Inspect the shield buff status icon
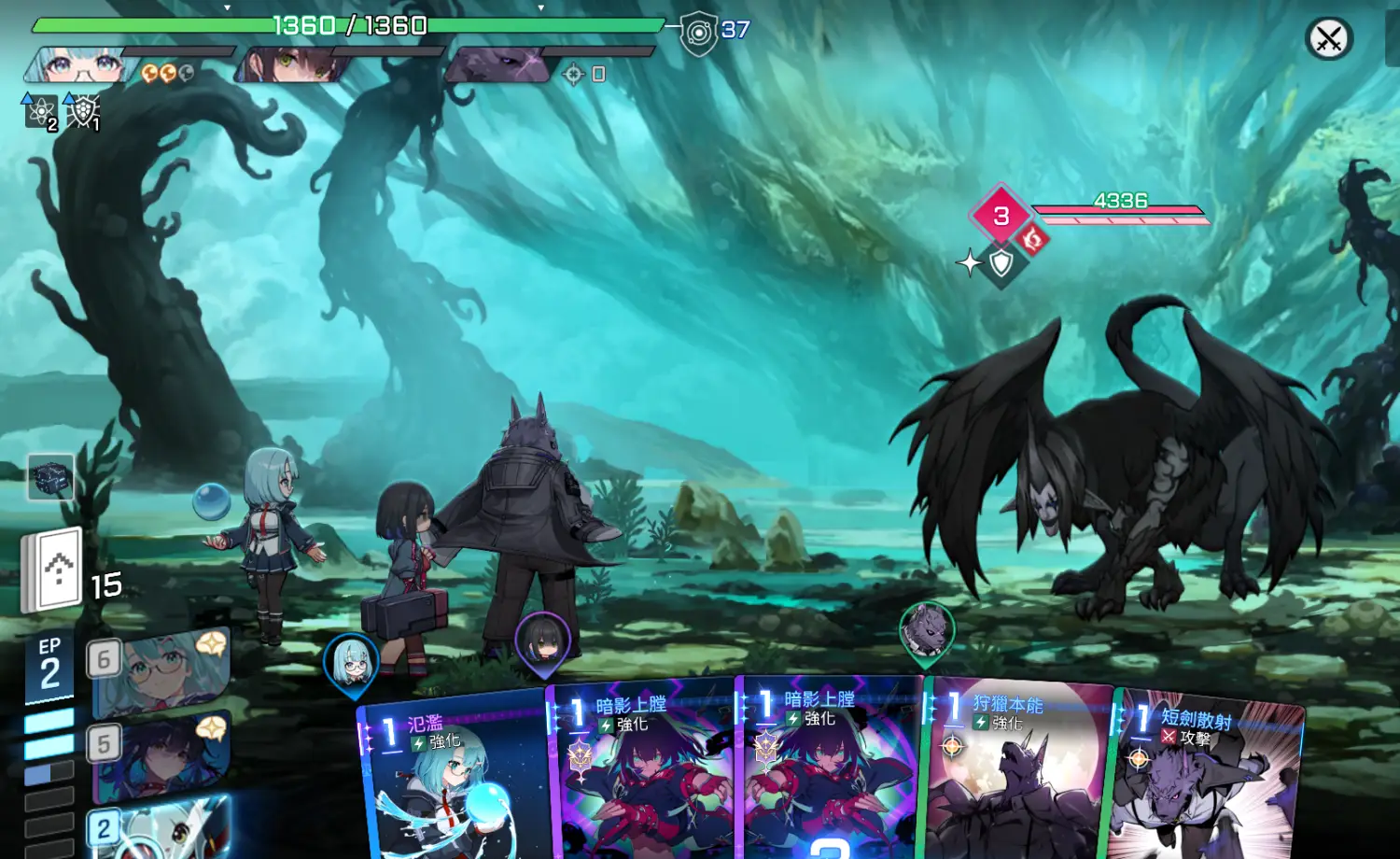This screenshot has height=859, width=1400. (83, 112)
